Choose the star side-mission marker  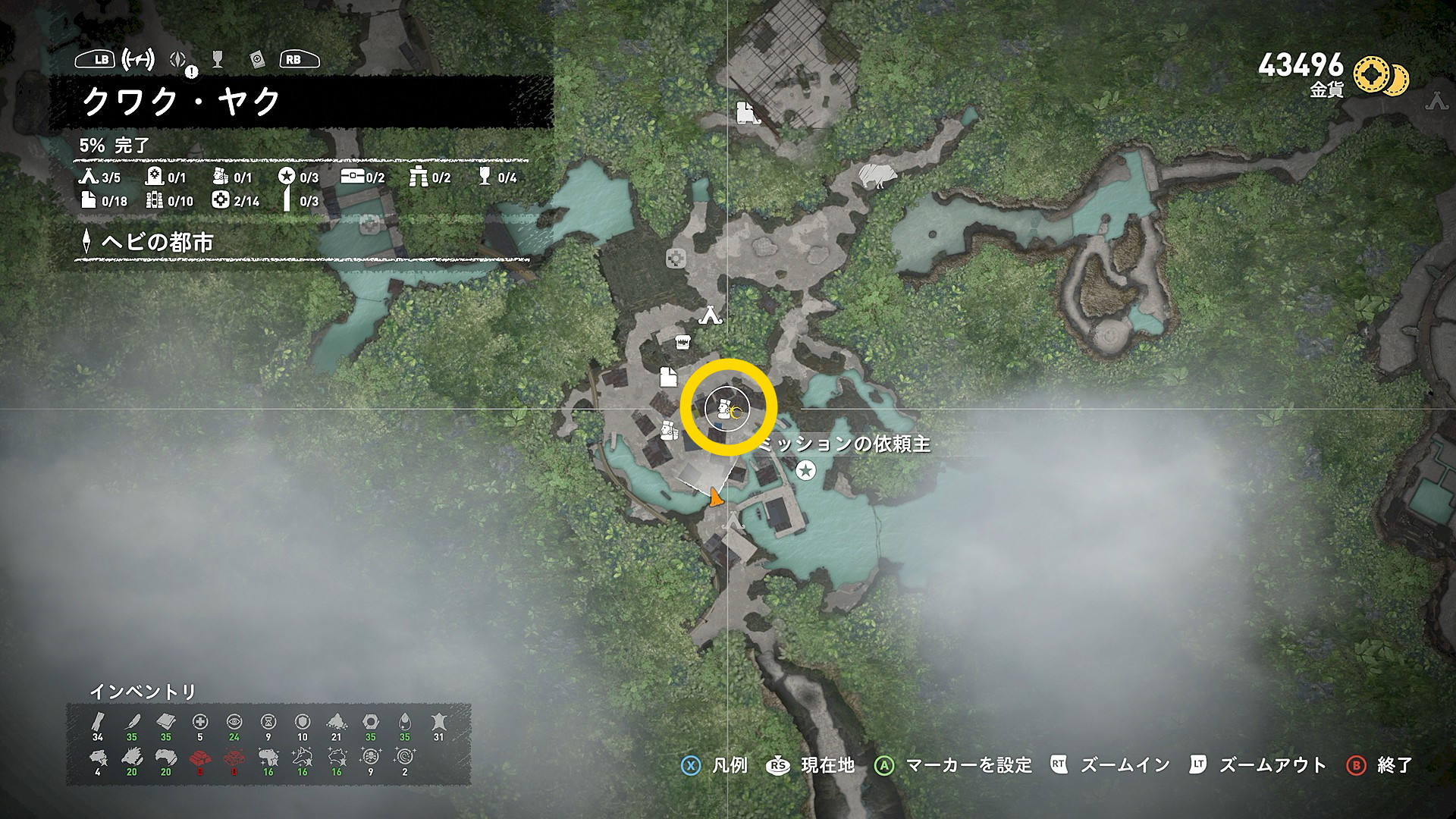(805, 471)
